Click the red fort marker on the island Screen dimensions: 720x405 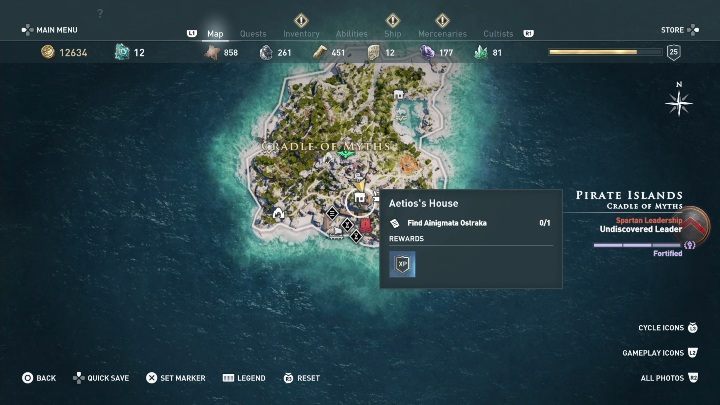pyautogui.click(x=366, y=226)
